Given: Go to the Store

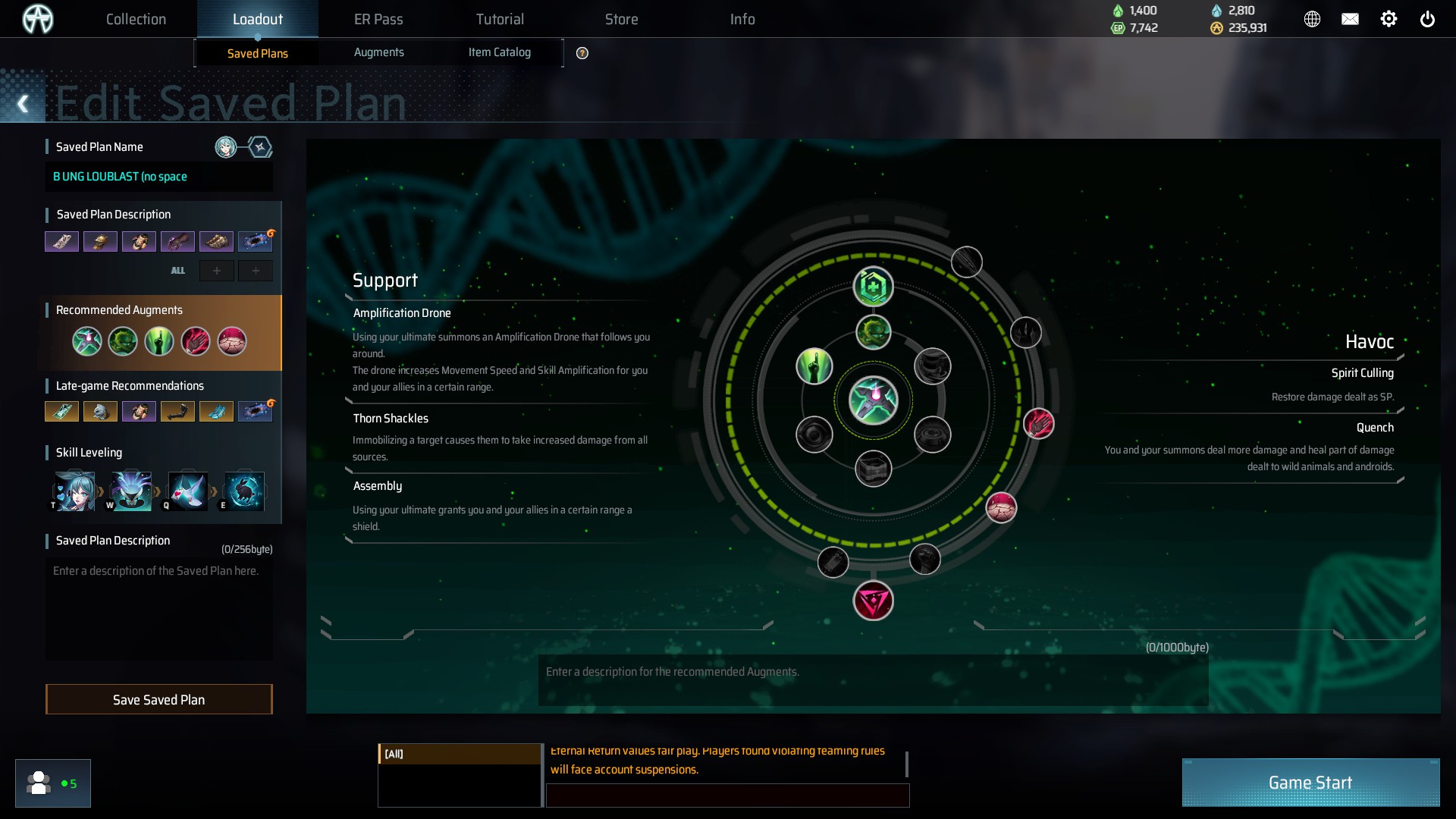Looking at the screenshot, I should point(621,19).
